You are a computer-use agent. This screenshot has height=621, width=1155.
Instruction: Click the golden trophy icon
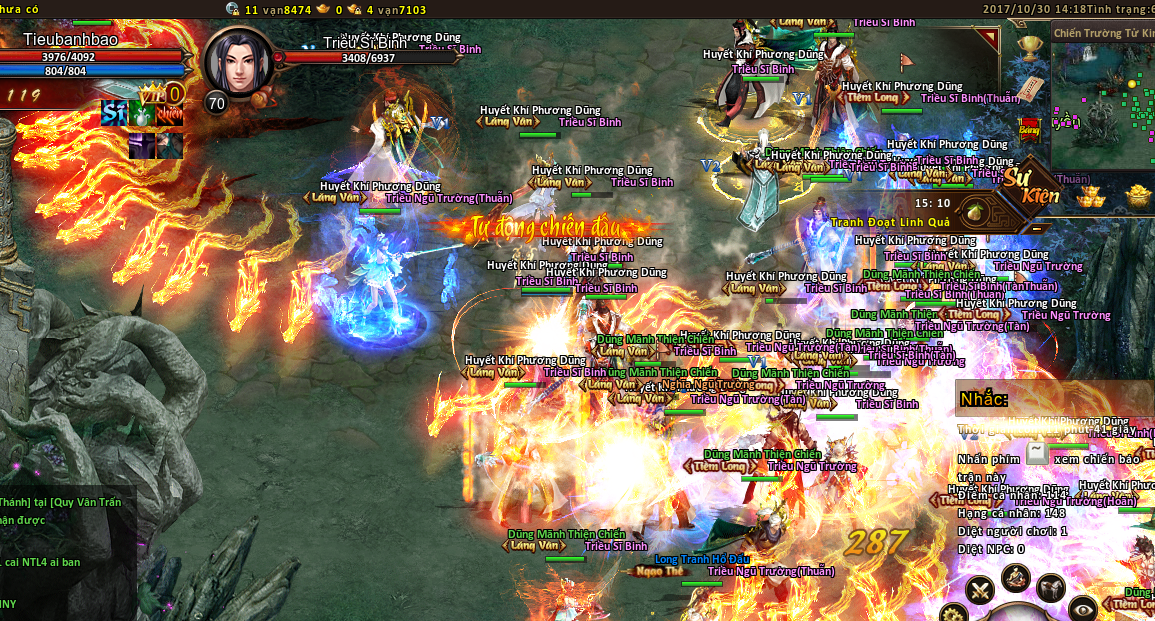(1030, 47)
